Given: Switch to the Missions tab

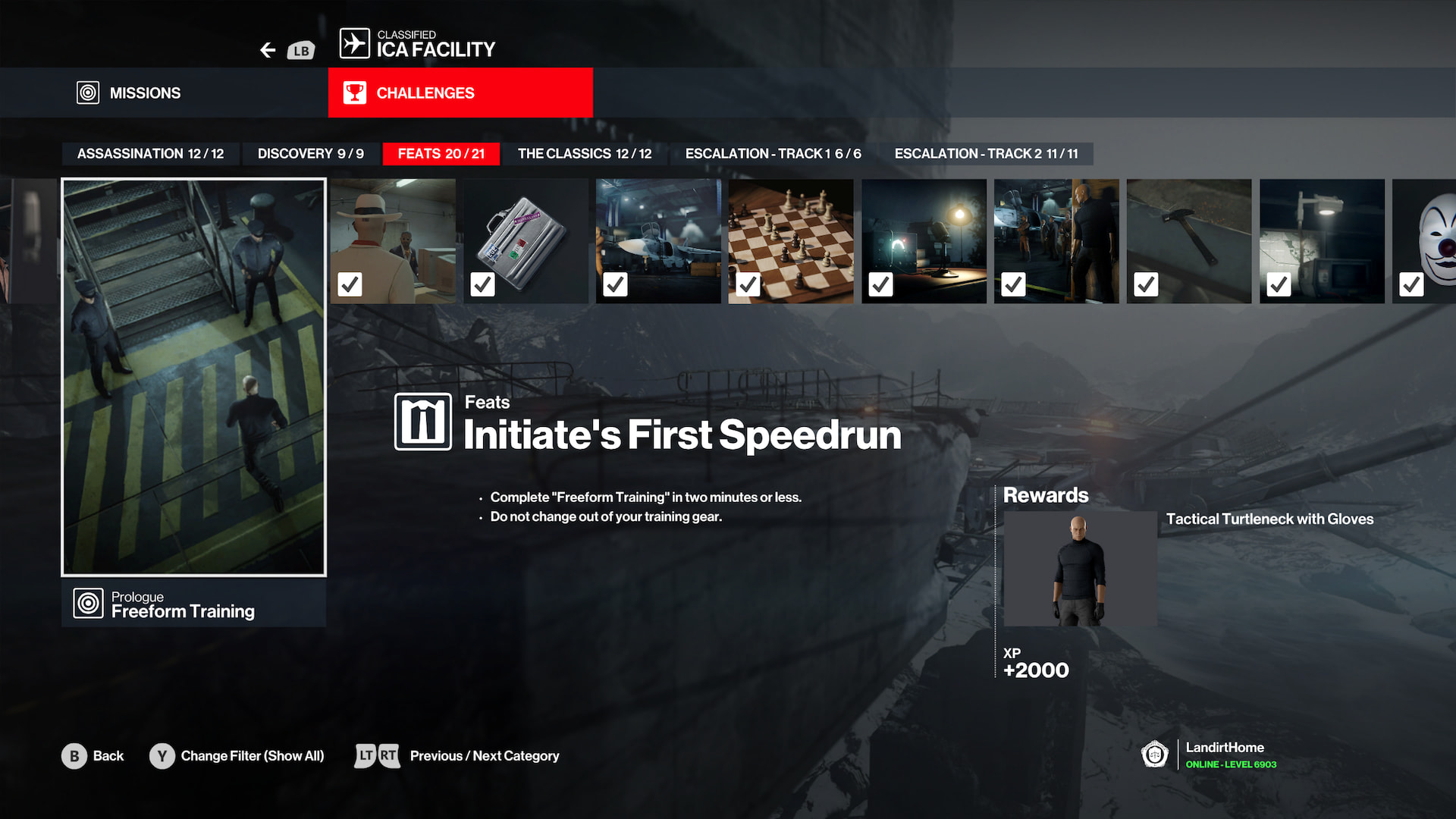Looking at the screenshot, I should tap(144, 93).
